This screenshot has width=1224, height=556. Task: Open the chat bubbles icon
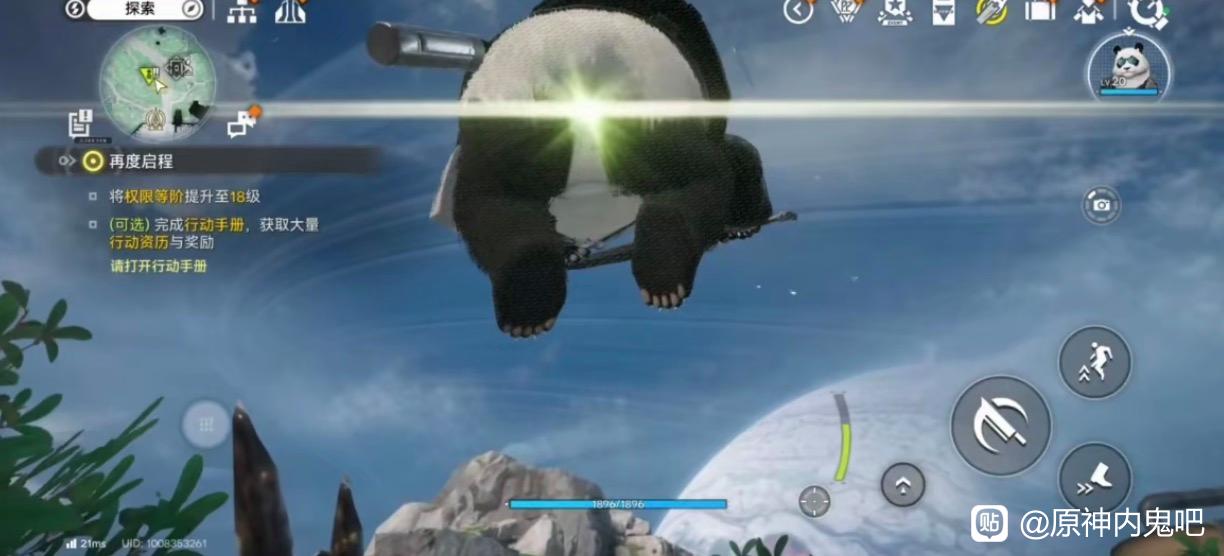[242, 124]
